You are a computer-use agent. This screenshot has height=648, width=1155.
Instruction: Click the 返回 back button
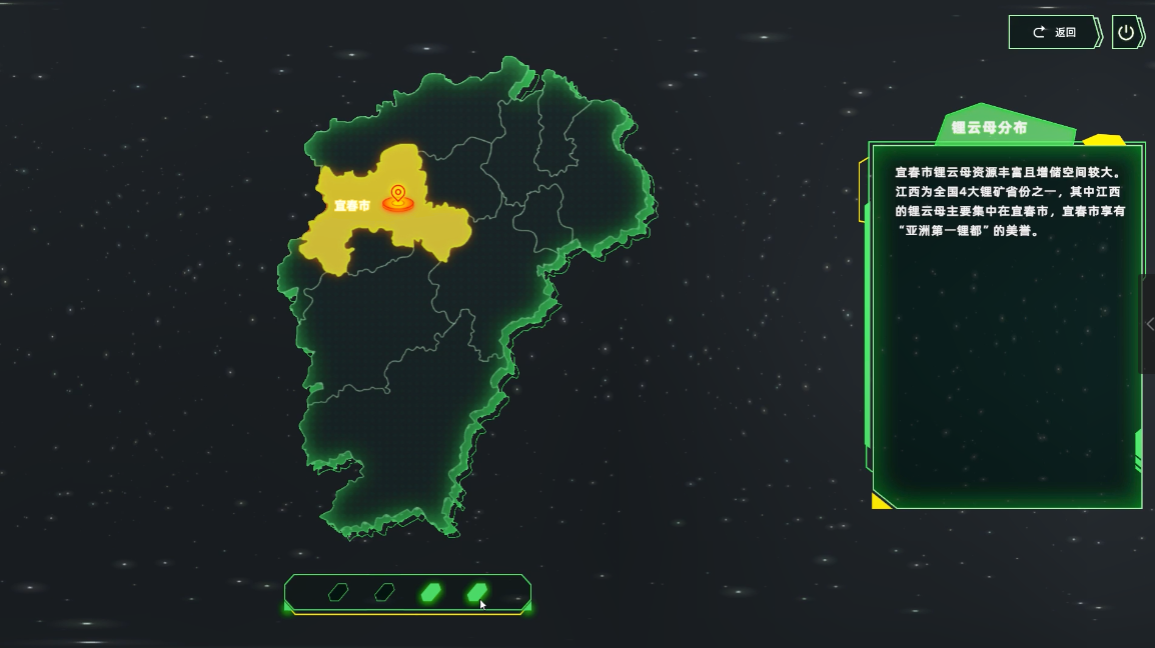(1054, 32)
